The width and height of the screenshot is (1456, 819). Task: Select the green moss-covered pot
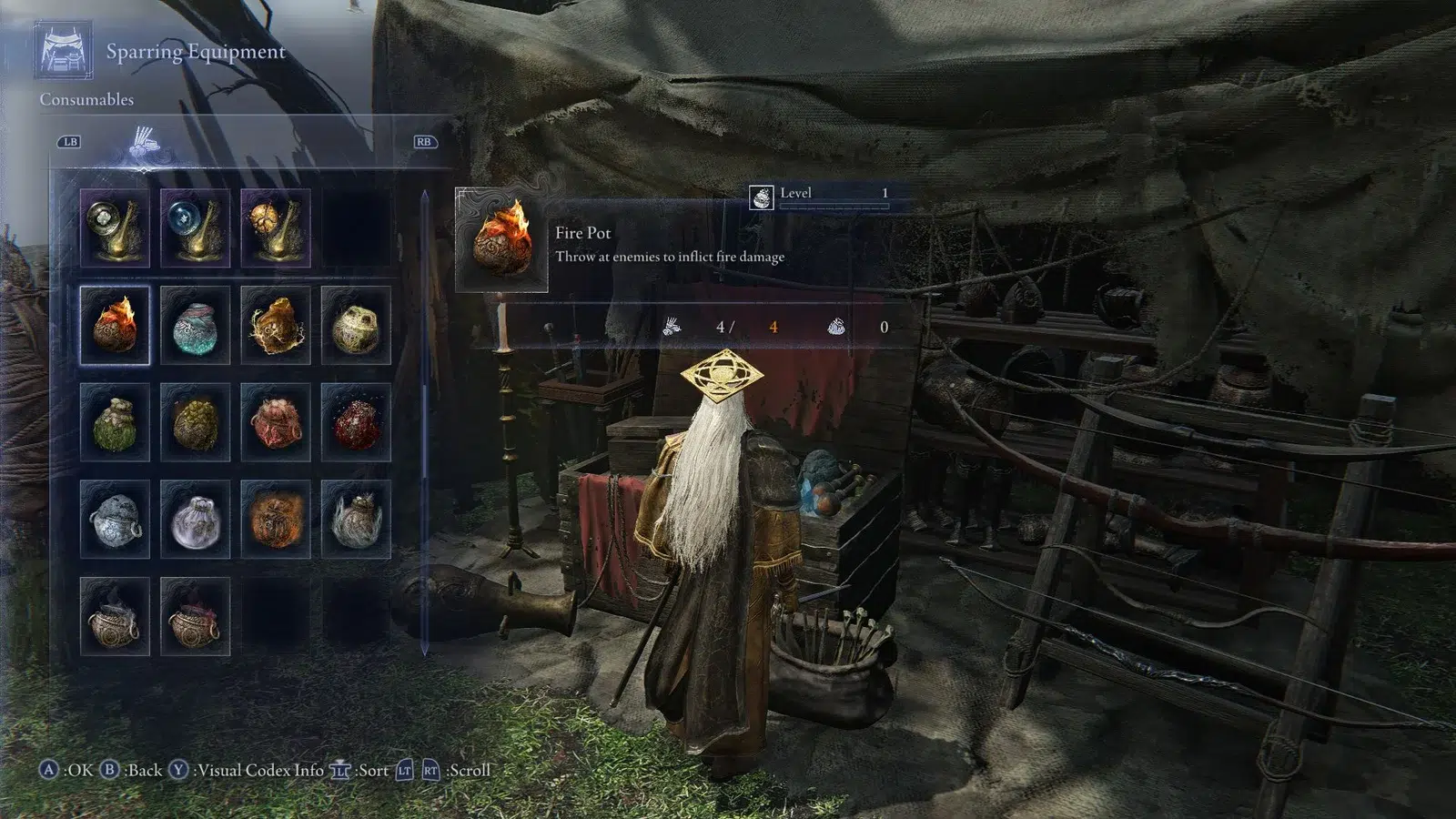point(115,422)
